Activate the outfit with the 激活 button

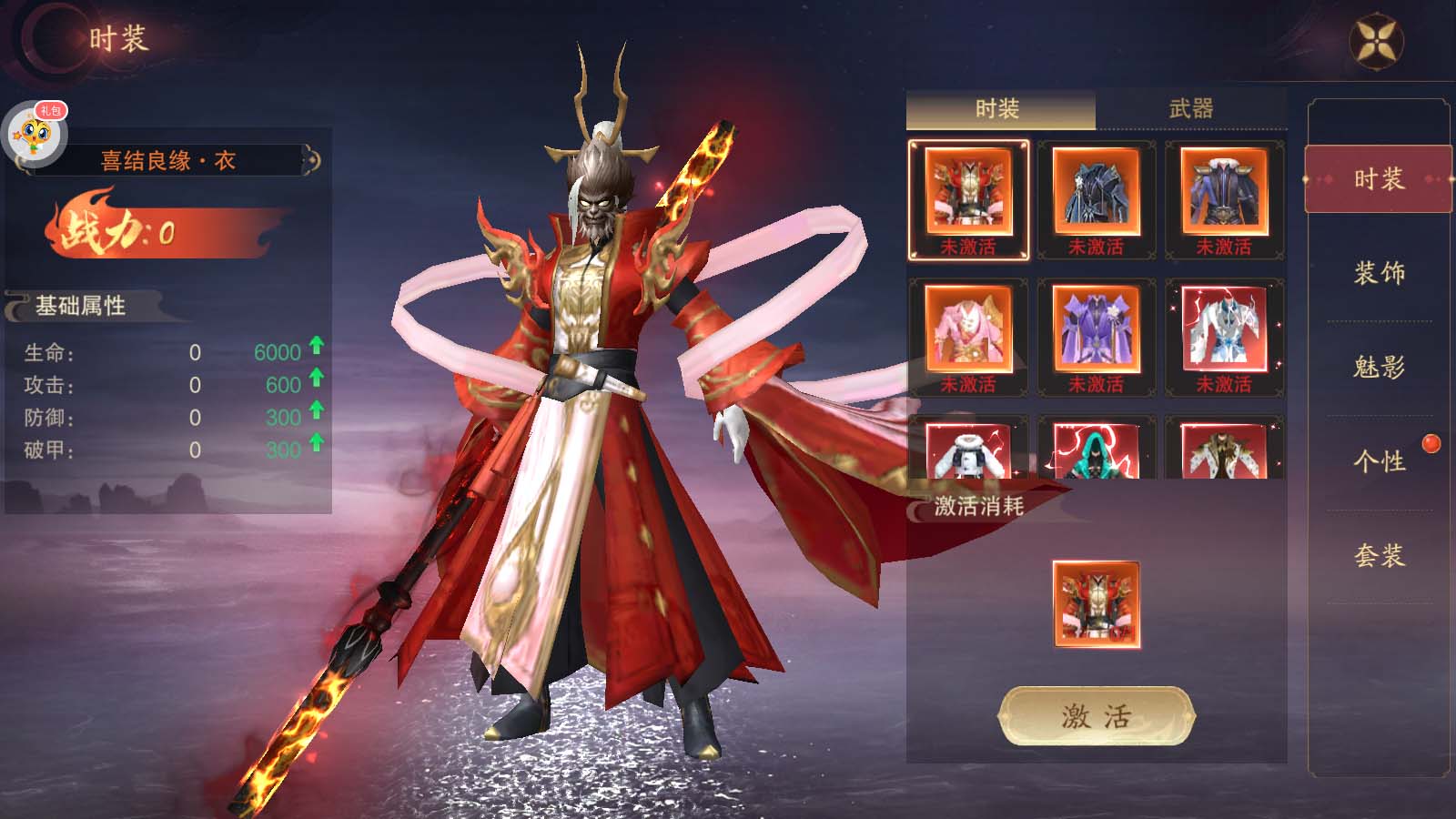pos(1097,717)
